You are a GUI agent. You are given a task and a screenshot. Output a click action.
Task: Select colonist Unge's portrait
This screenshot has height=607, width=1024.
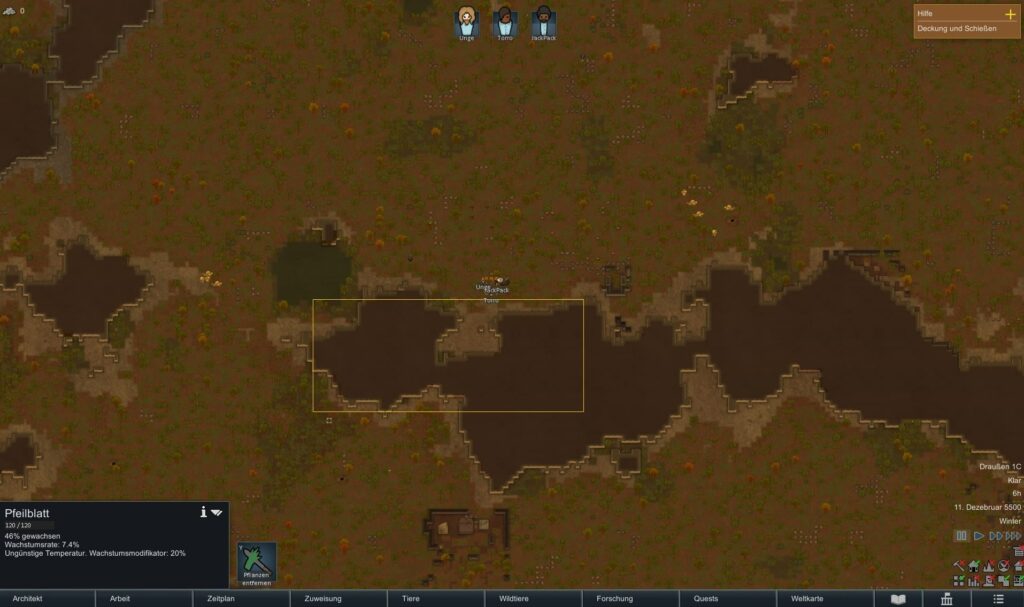coord(467,20)
